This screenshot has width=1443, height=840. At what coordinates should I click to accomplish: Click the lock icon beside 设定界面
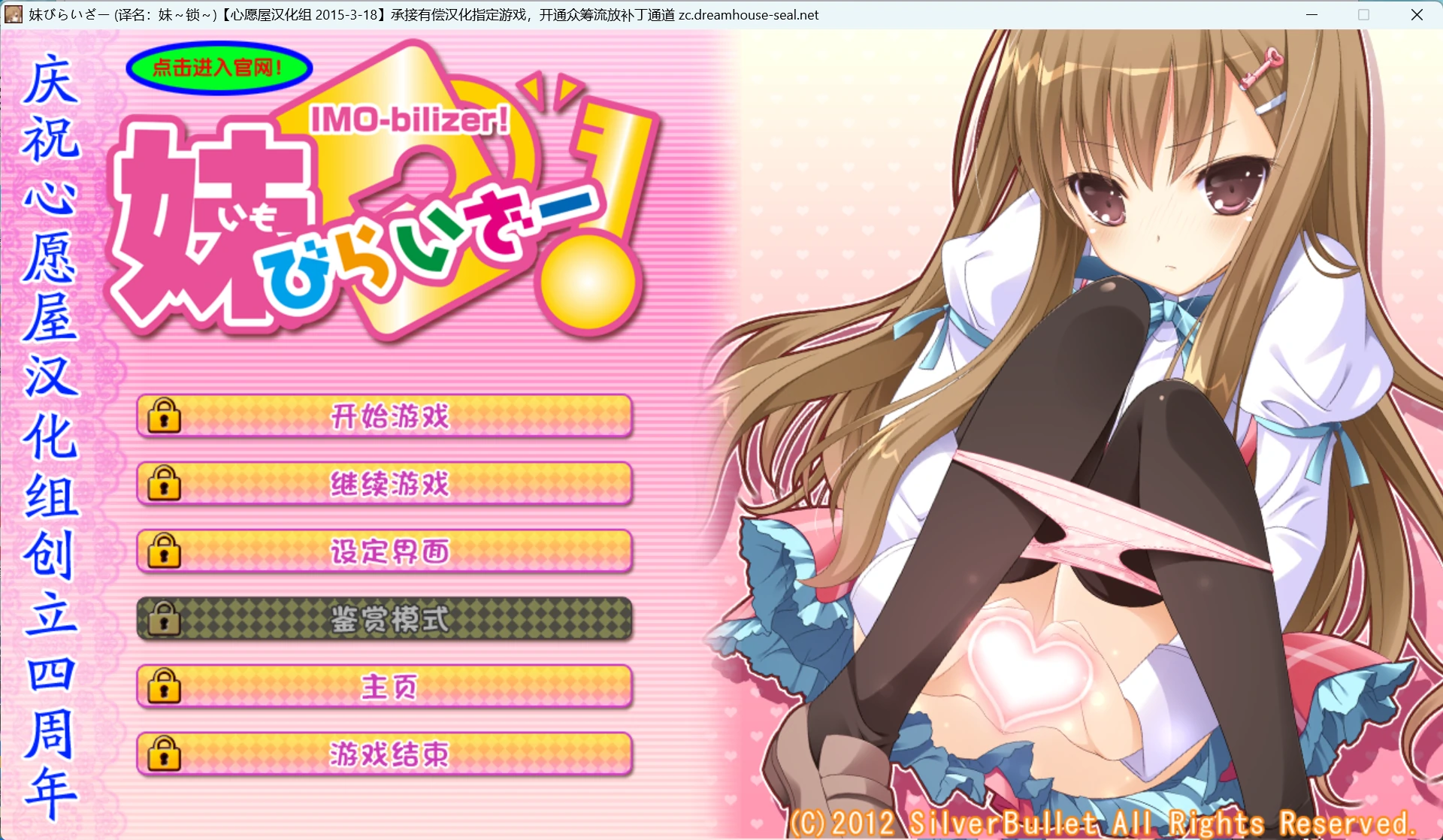pos(165,551)
